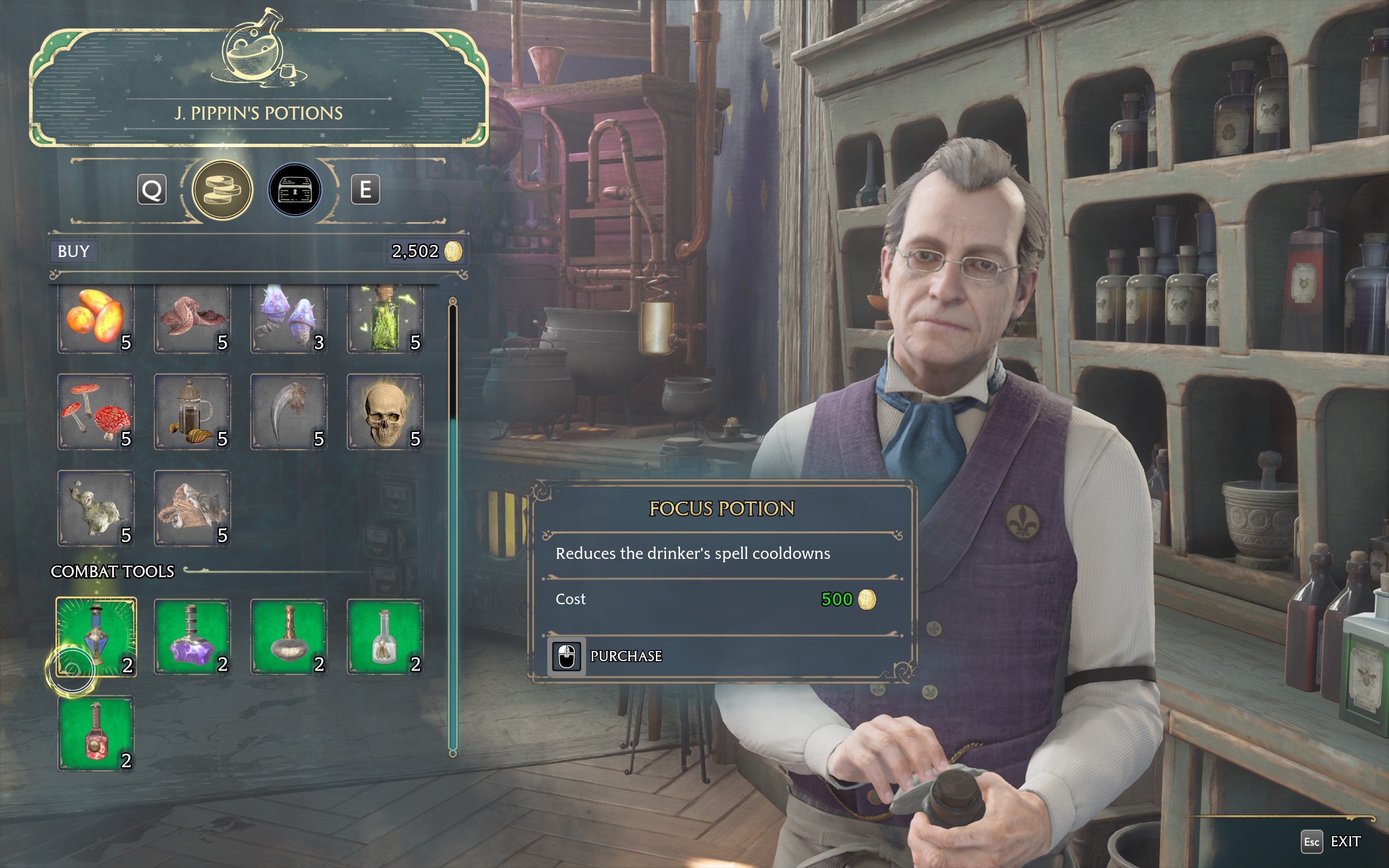Switch to the Buy tab with coins icon

[x=222, y=190]
